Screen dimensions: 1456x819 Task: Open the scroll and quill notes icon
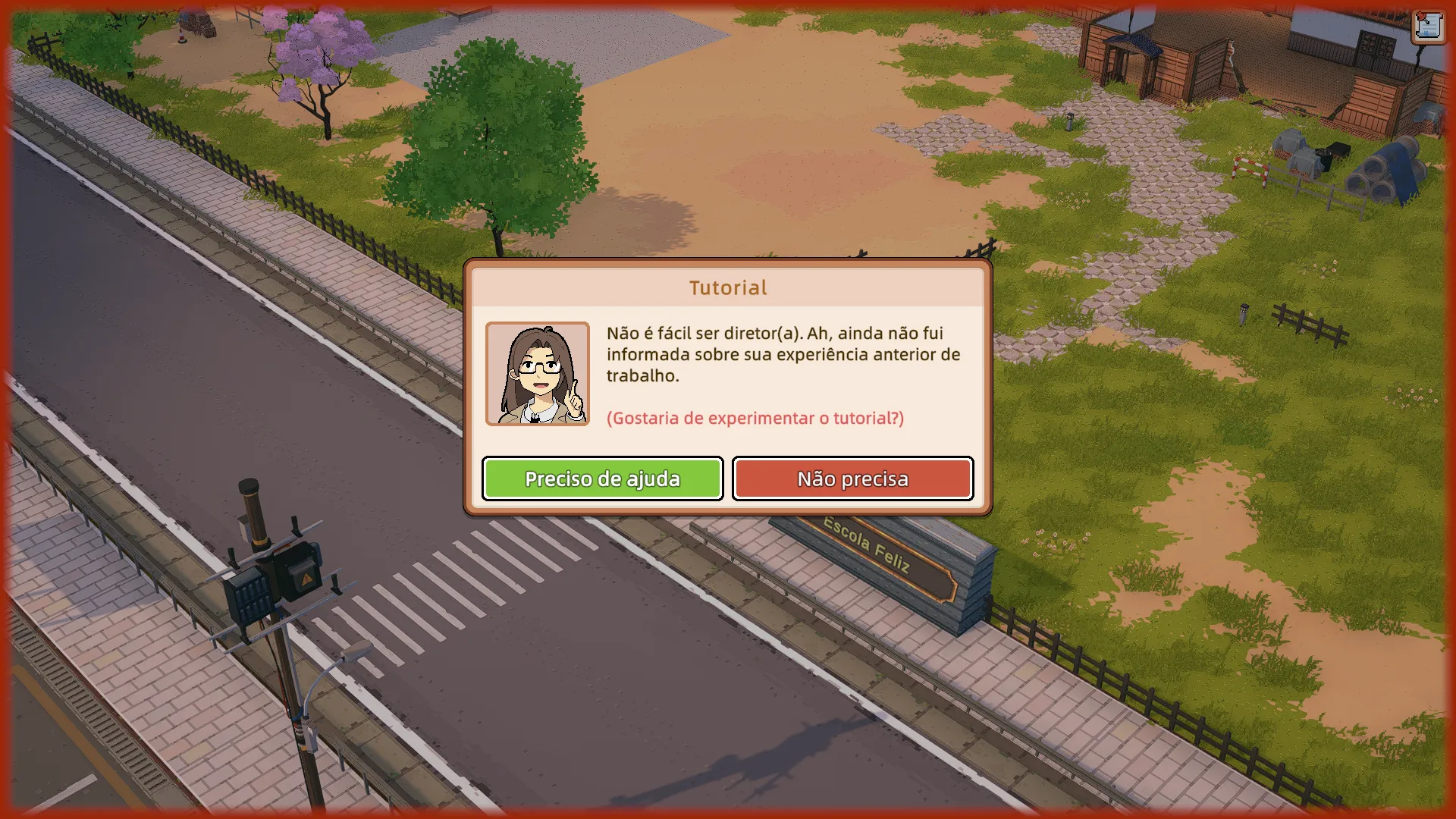click(1428, 27)
